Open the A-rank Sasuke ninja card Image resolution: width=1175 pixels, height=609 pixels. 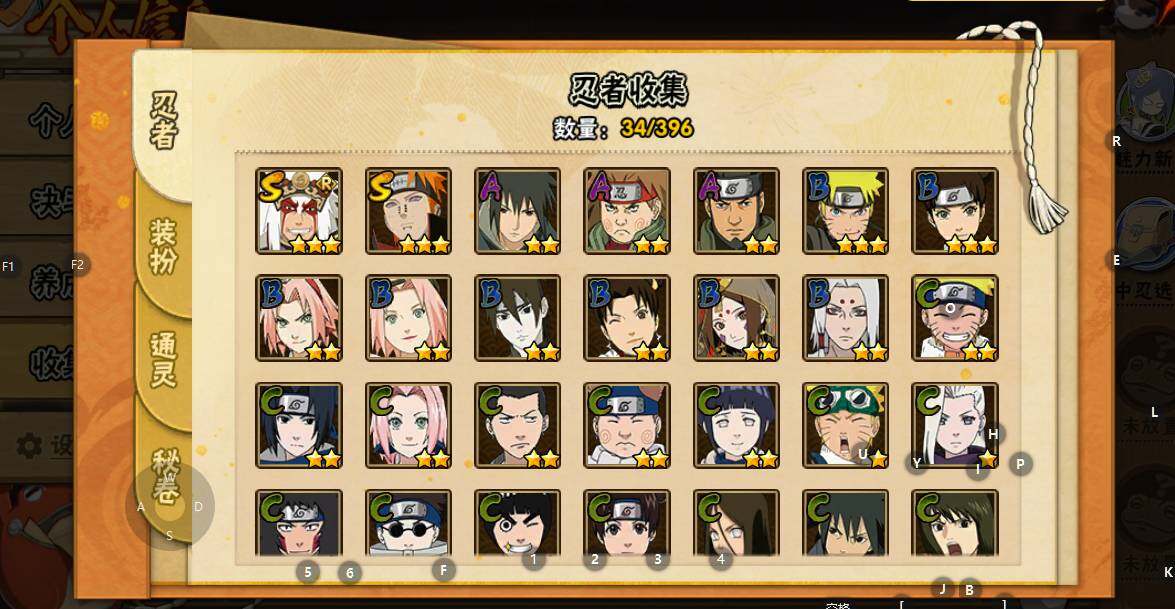pos(517,211)
